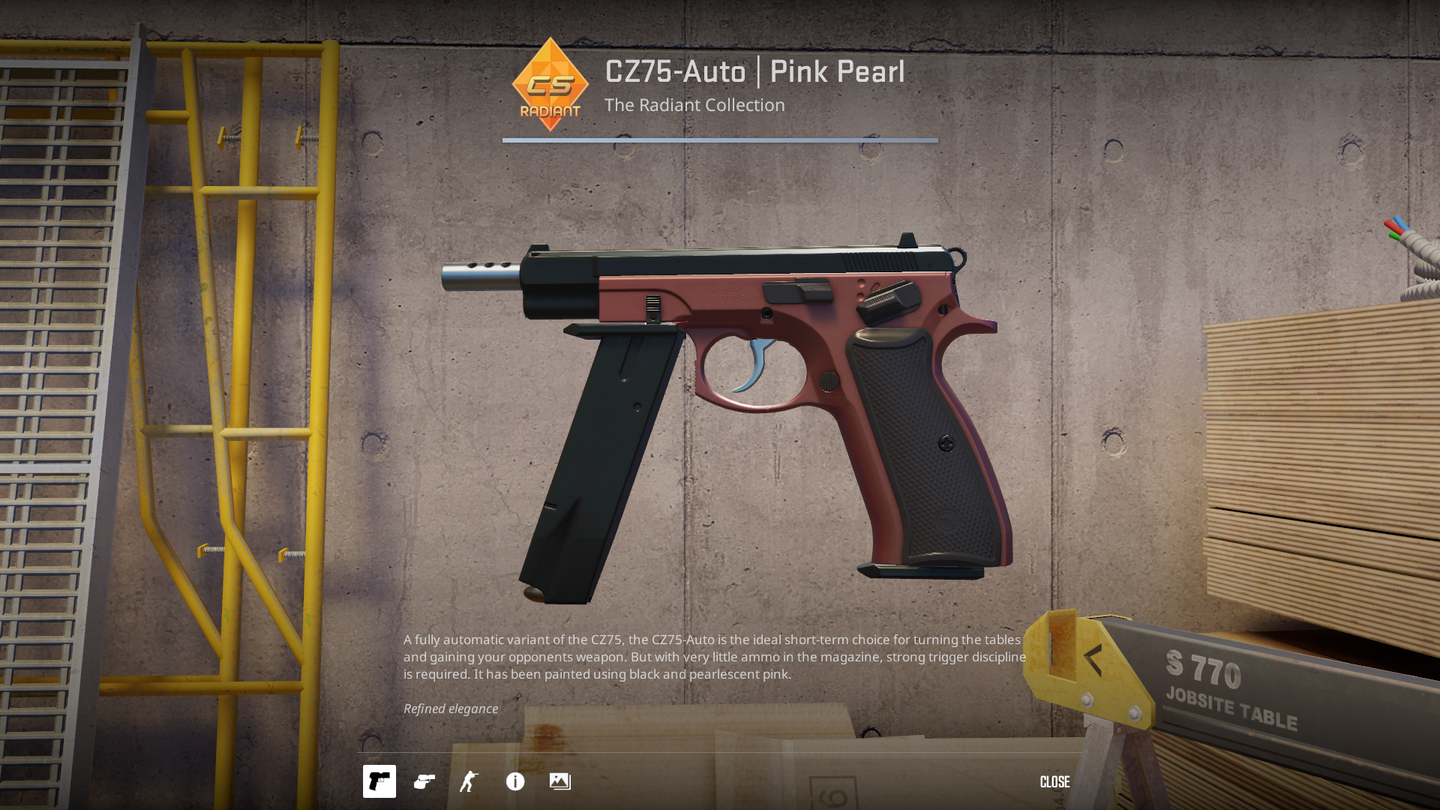Switch to the hand-held gun view
This screenshot has height=810, width=1440.
(x=424, y=781)
